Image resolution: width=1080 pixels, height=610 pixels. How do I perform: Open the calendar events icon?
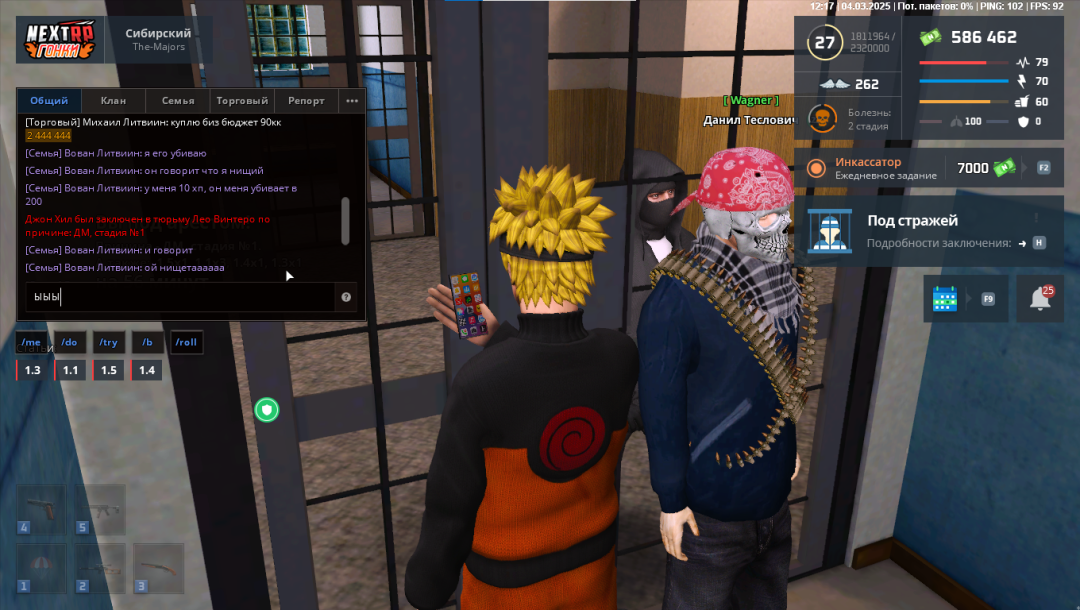[x=945, y=299]
